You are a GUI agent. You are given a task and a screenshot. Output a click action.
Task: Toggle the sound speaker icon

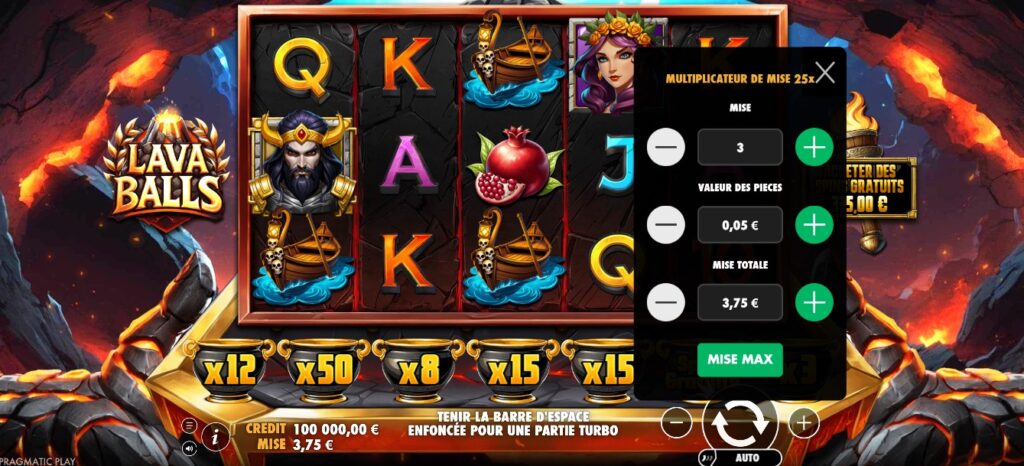point(190,447)
